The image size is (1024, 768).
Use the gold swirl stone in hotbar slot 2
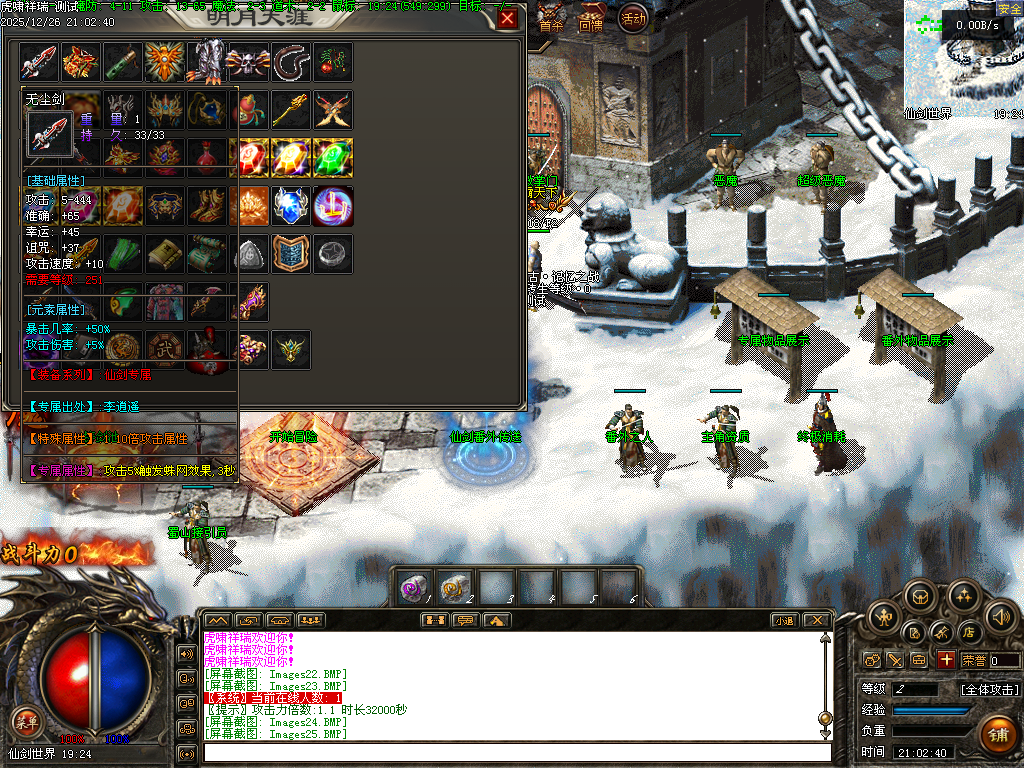click(x=455, y=587)
